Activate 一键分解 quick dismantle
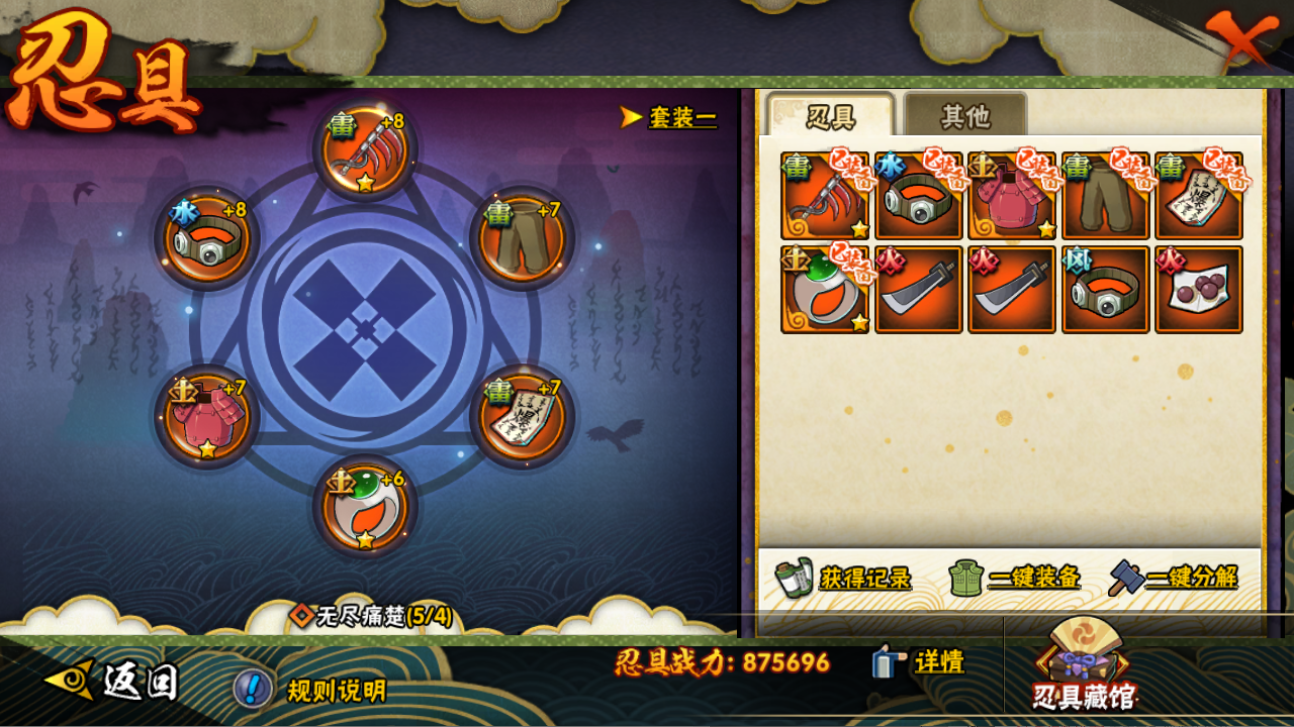This screenshot has height=727, width=1294. (x=1174, y=577)
